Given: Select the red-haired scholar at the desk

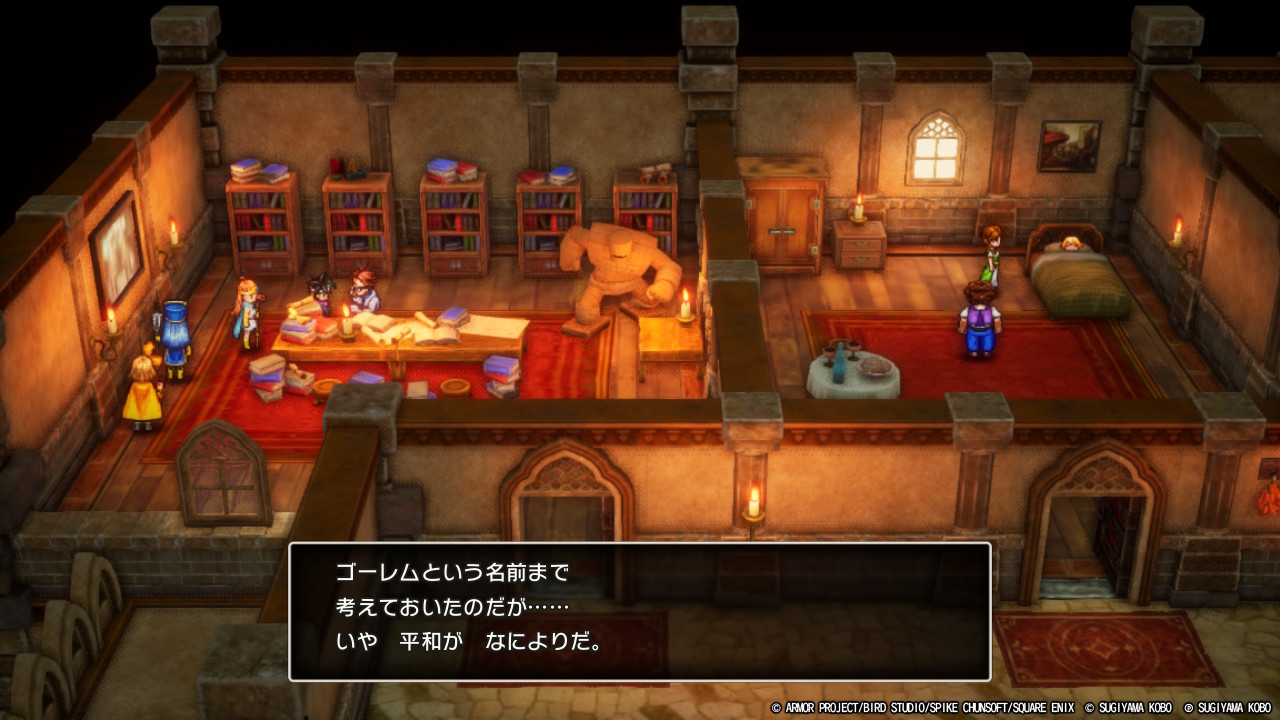Looking at the screenshot, I should click(365, 290).
